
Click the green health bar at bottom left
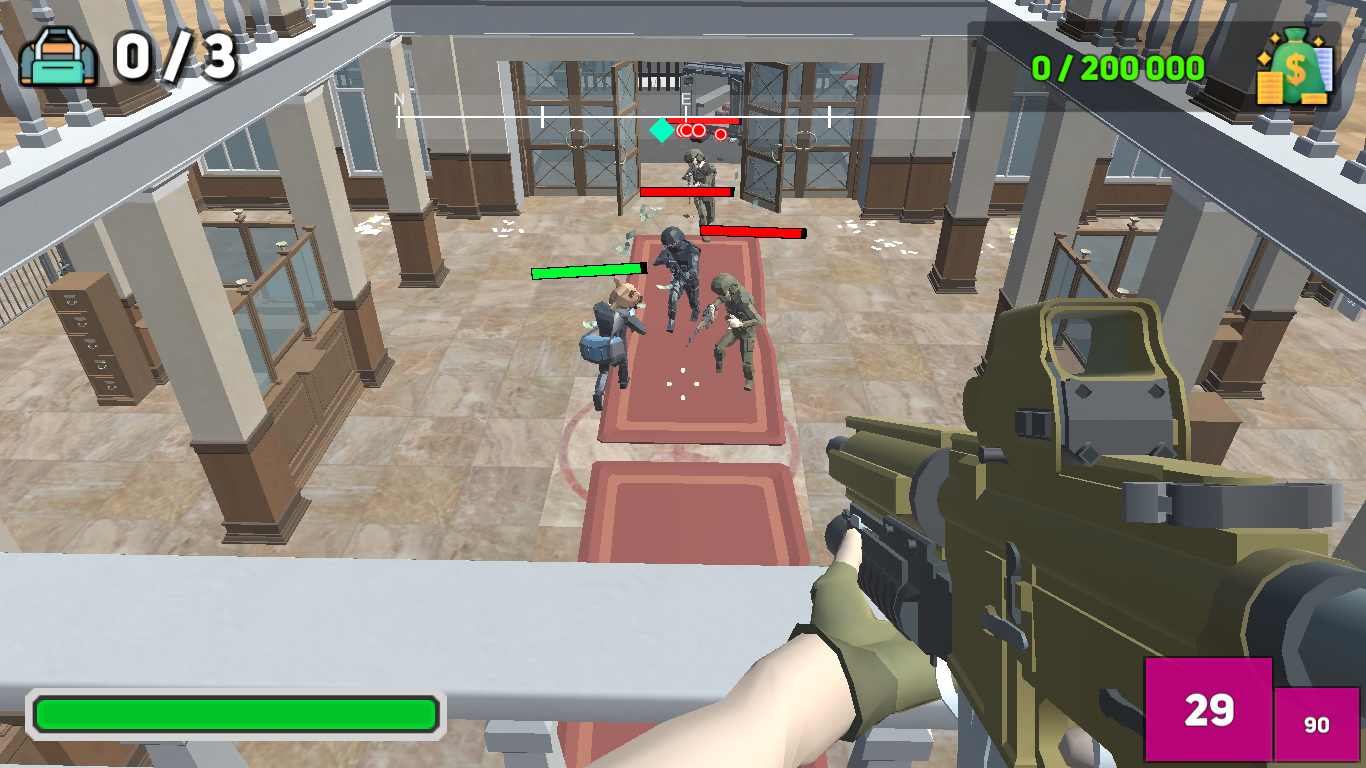(x=237, y=712)
